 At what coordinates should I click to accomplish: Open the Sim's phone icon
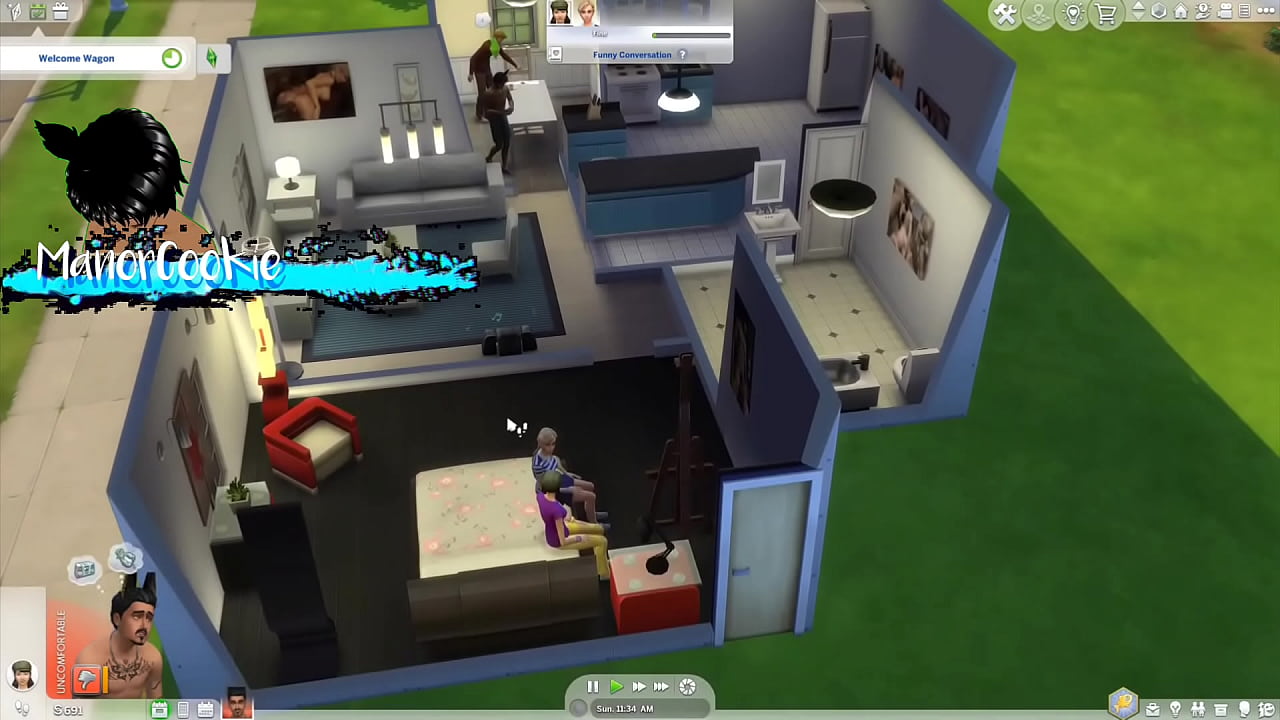[183, 708]
